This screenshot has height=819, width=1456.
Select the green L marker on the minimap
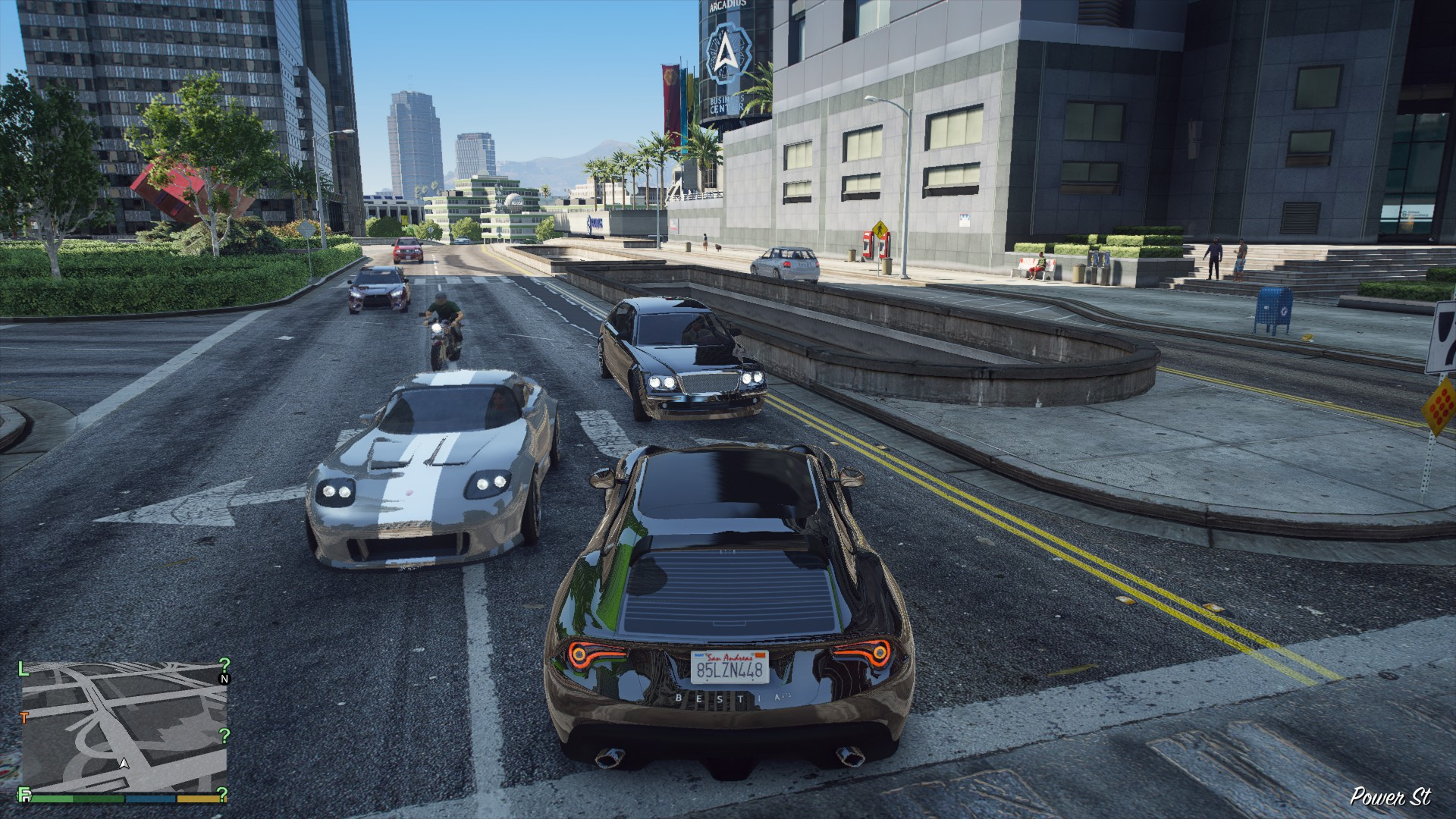24,668
